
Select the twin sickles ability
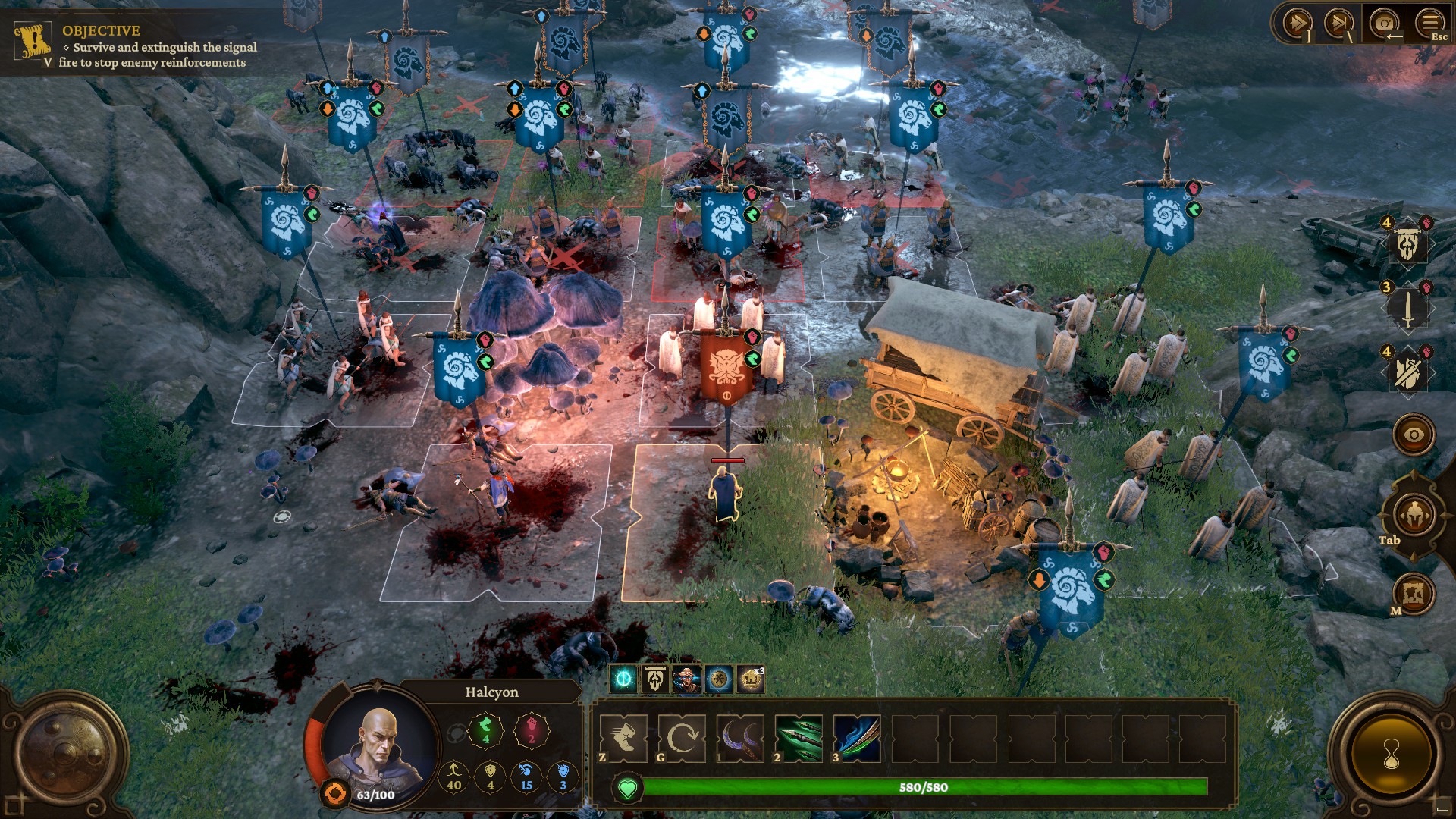(x=740, y=738)
